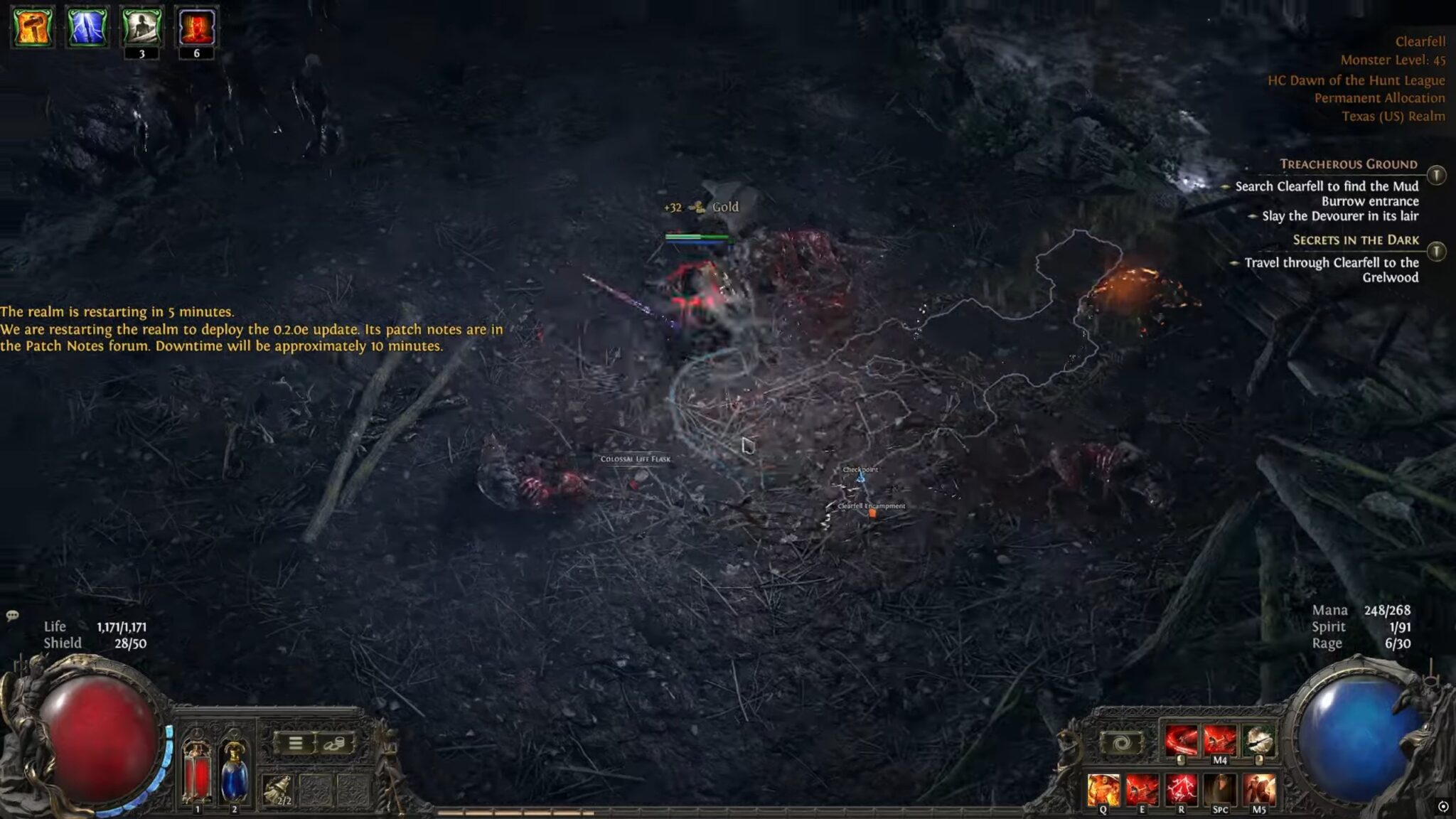Image resolution: width=1456 pixels, height=819 pixels.
Task: Click the hooded-figure skill on the Spc slot
Action: (1220, 788)
